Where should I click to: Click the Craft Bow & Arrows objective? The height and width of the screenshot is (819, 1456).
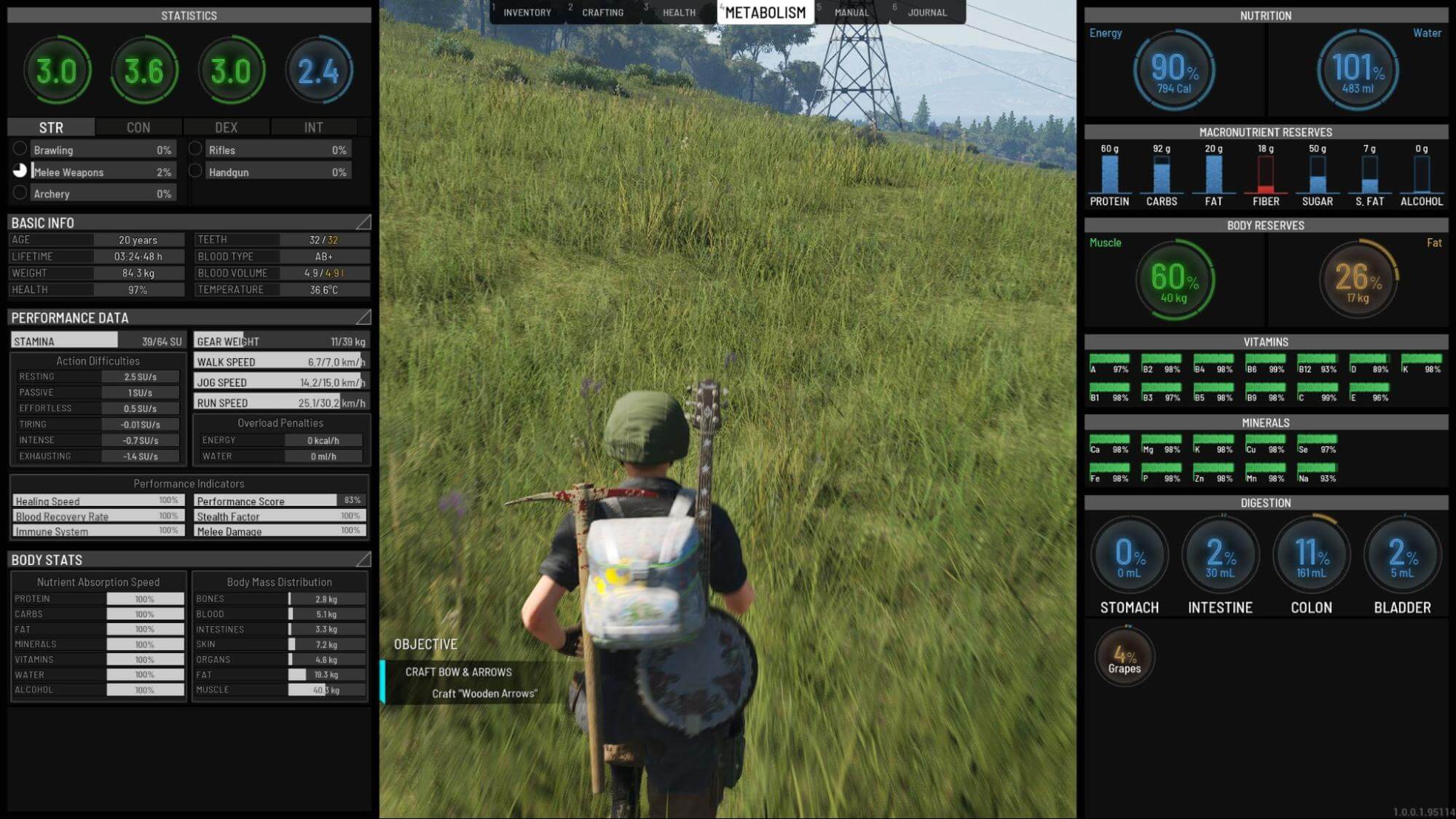pyautogui.click(x=458, y=672)
